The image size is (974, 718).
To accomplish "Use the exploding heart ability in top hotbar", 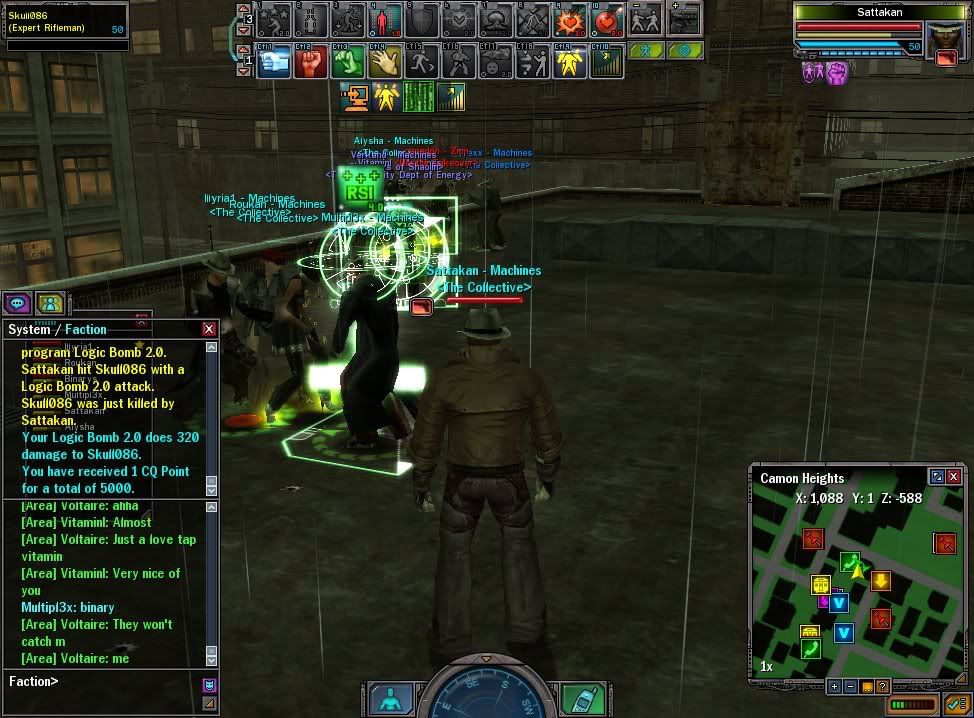I will (572, 19).
